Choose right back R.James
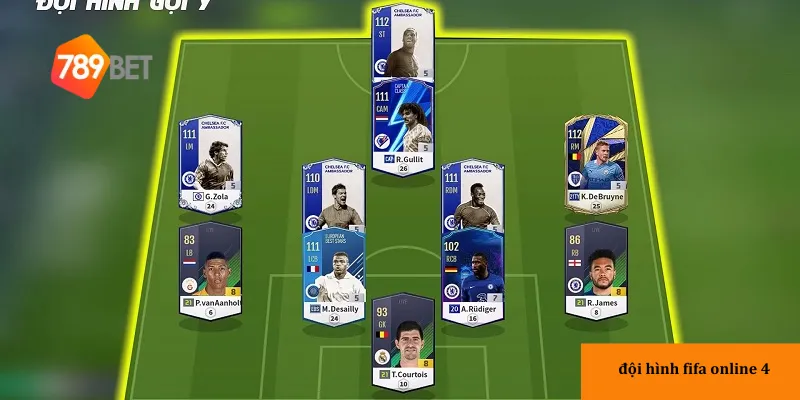Screen dimensions: 800x400 coord(596,270)
